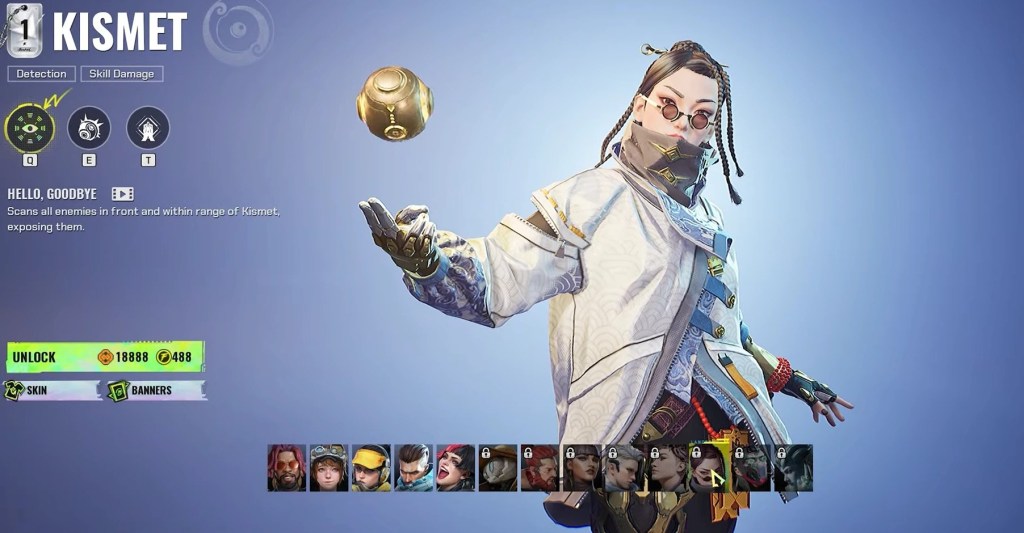Select the locked hero with red face mask

click(x=751, y=468)
